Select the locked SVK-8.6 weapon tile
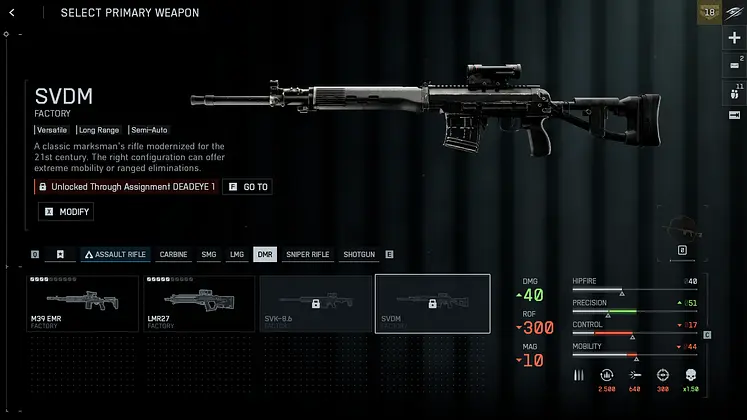 coord(315,303)
